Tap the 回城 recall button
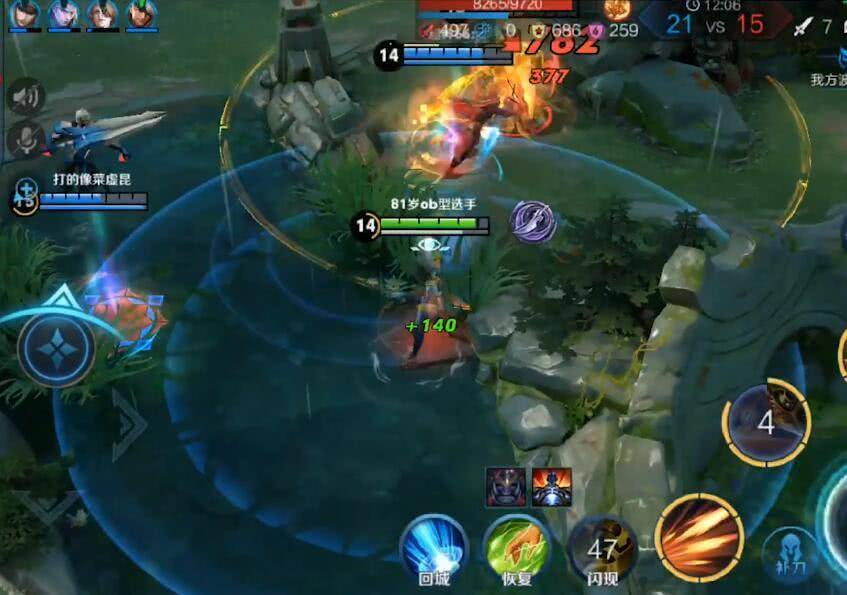This screenshot has height=595, width=847. tap(434, 546)
